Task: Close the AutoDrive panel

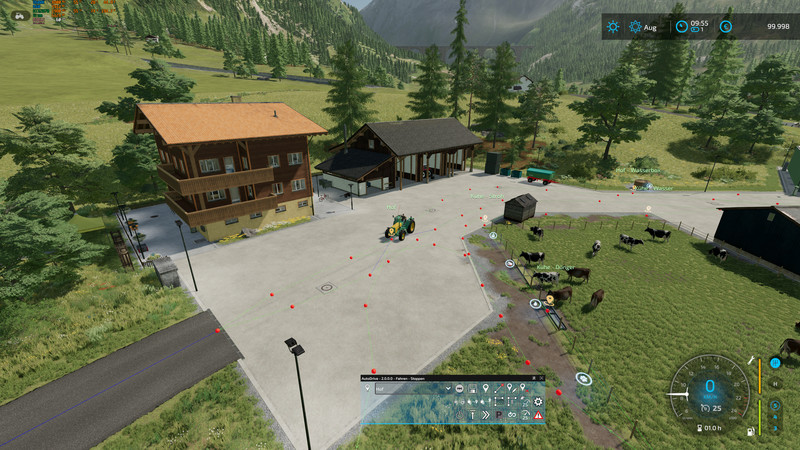Action: coord(542,378)
